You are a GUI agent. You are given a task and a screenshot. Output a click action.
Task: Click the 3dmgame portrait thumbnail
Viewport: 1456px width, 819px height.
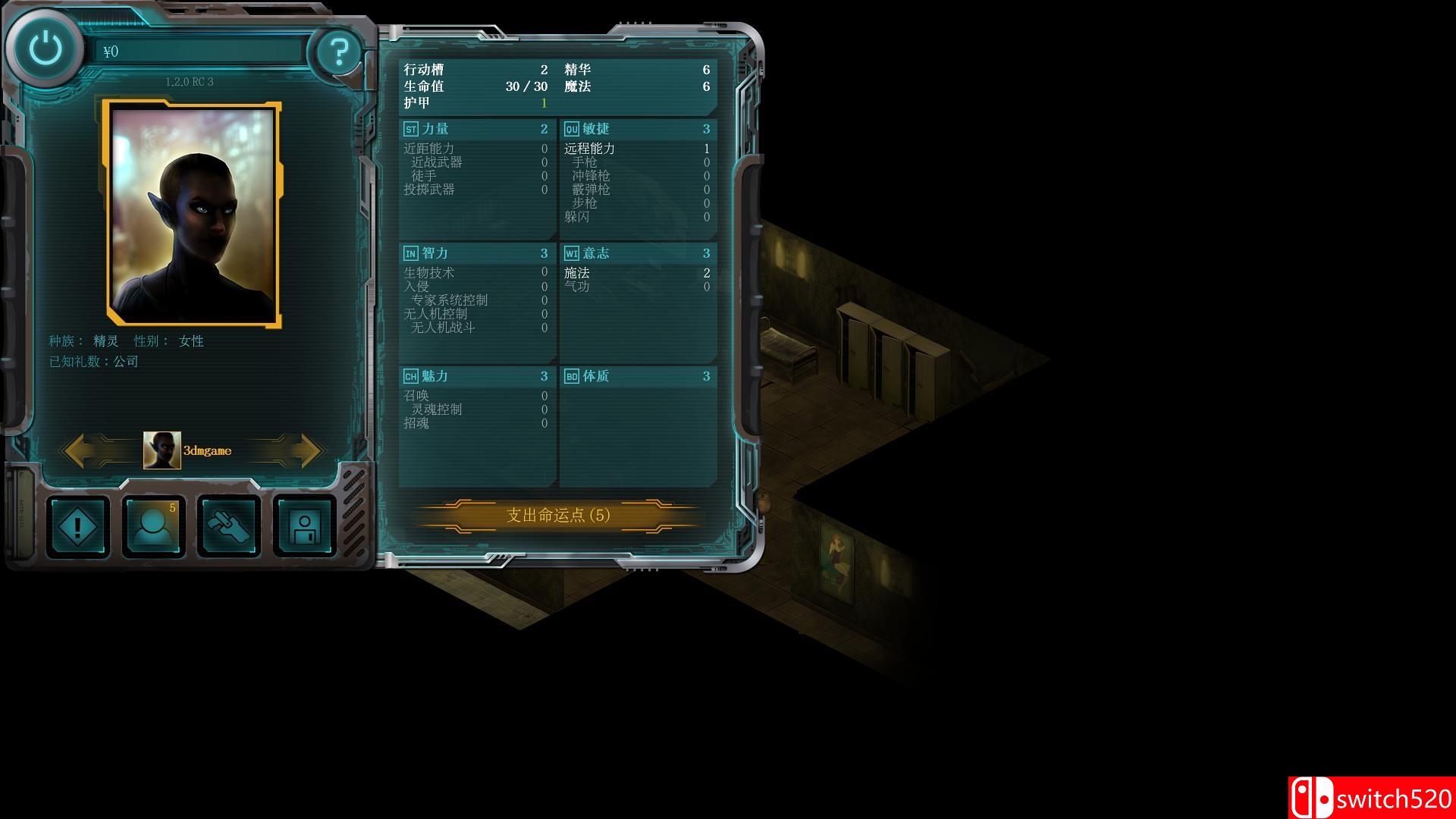(161, 450)
